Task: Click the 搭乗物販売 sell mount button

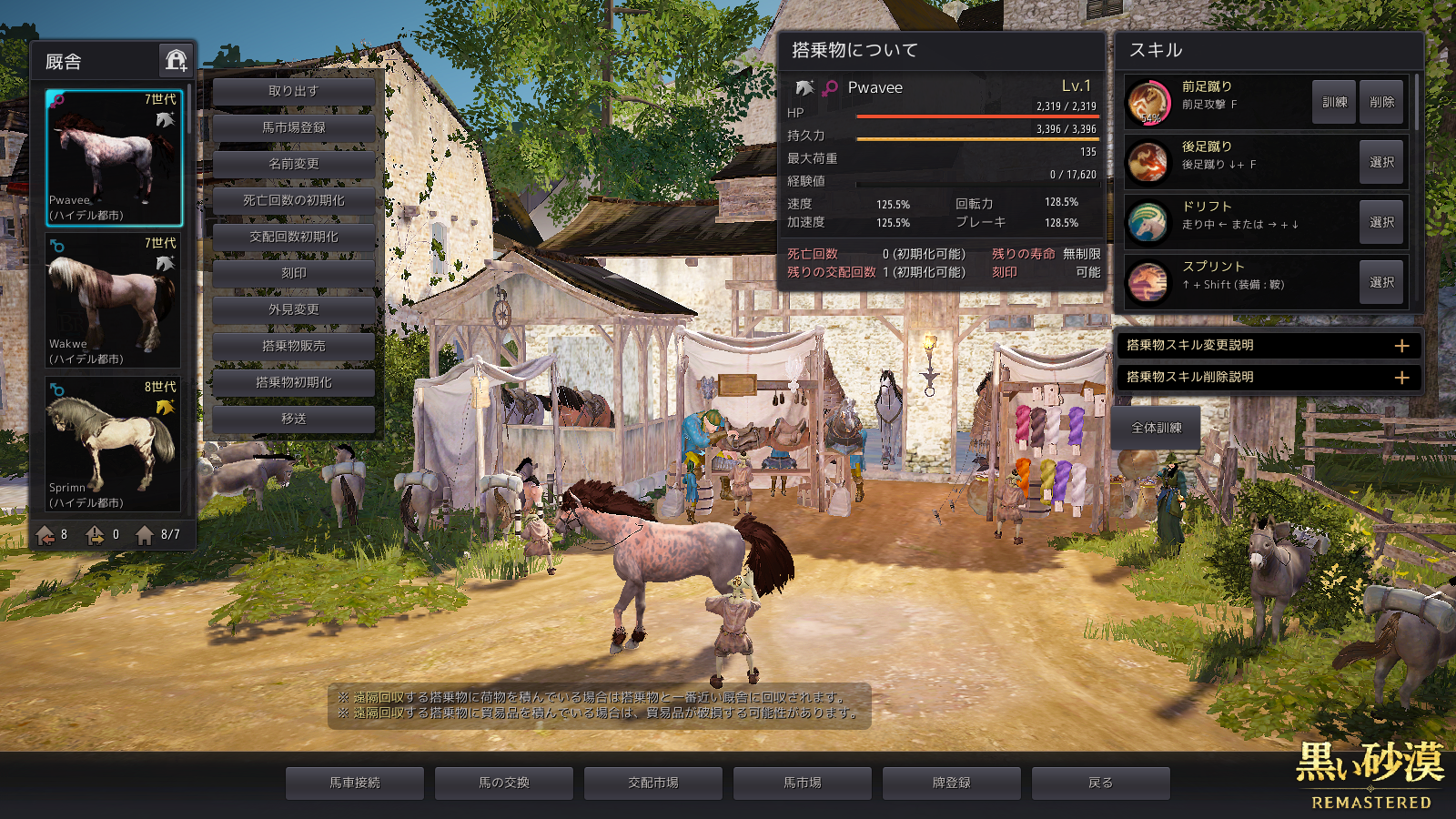Action: pyautogui.click(x=293, y=346)
